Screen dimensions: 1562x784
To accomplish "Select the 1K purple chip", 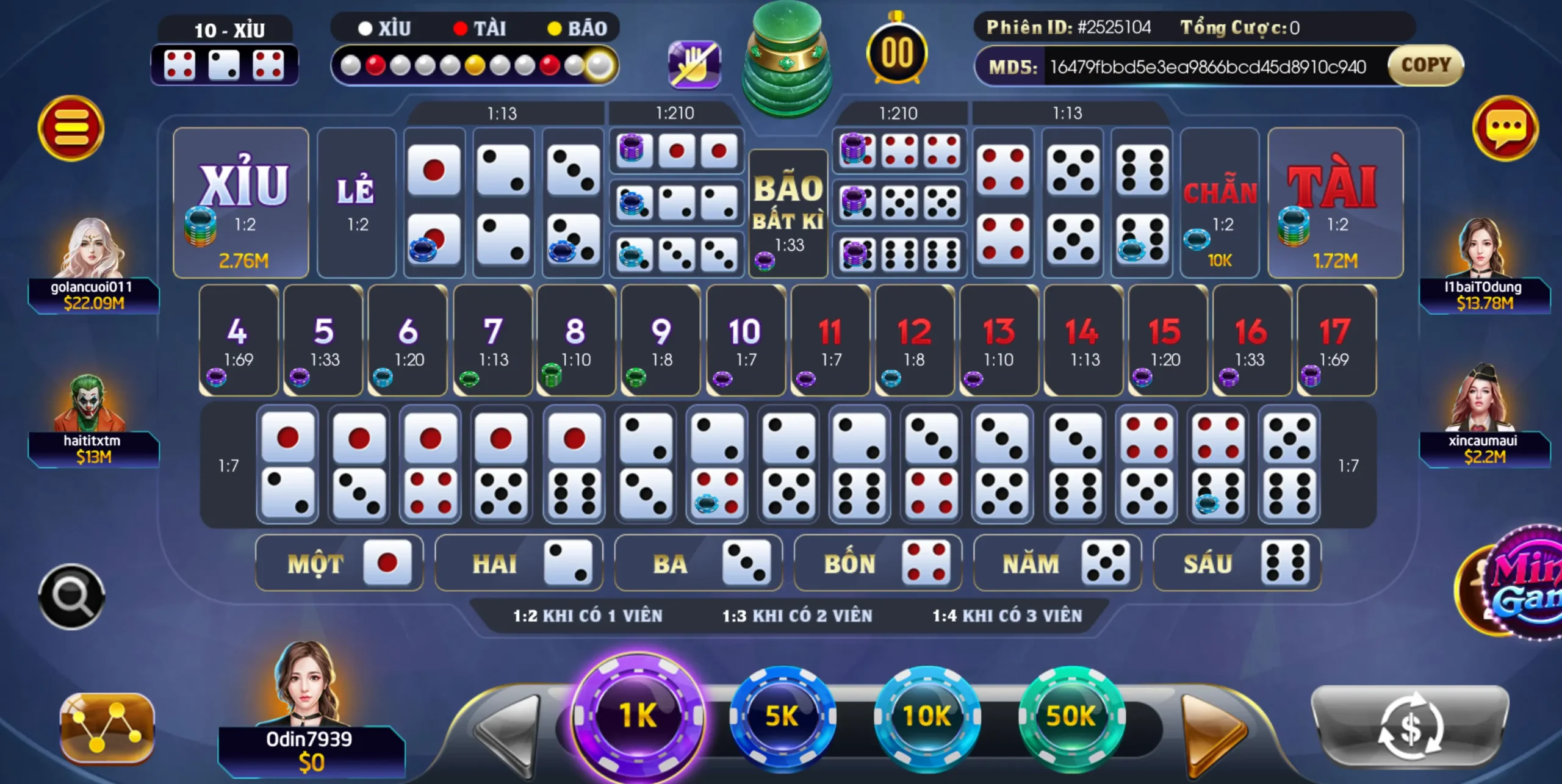I will click(638, 715).
